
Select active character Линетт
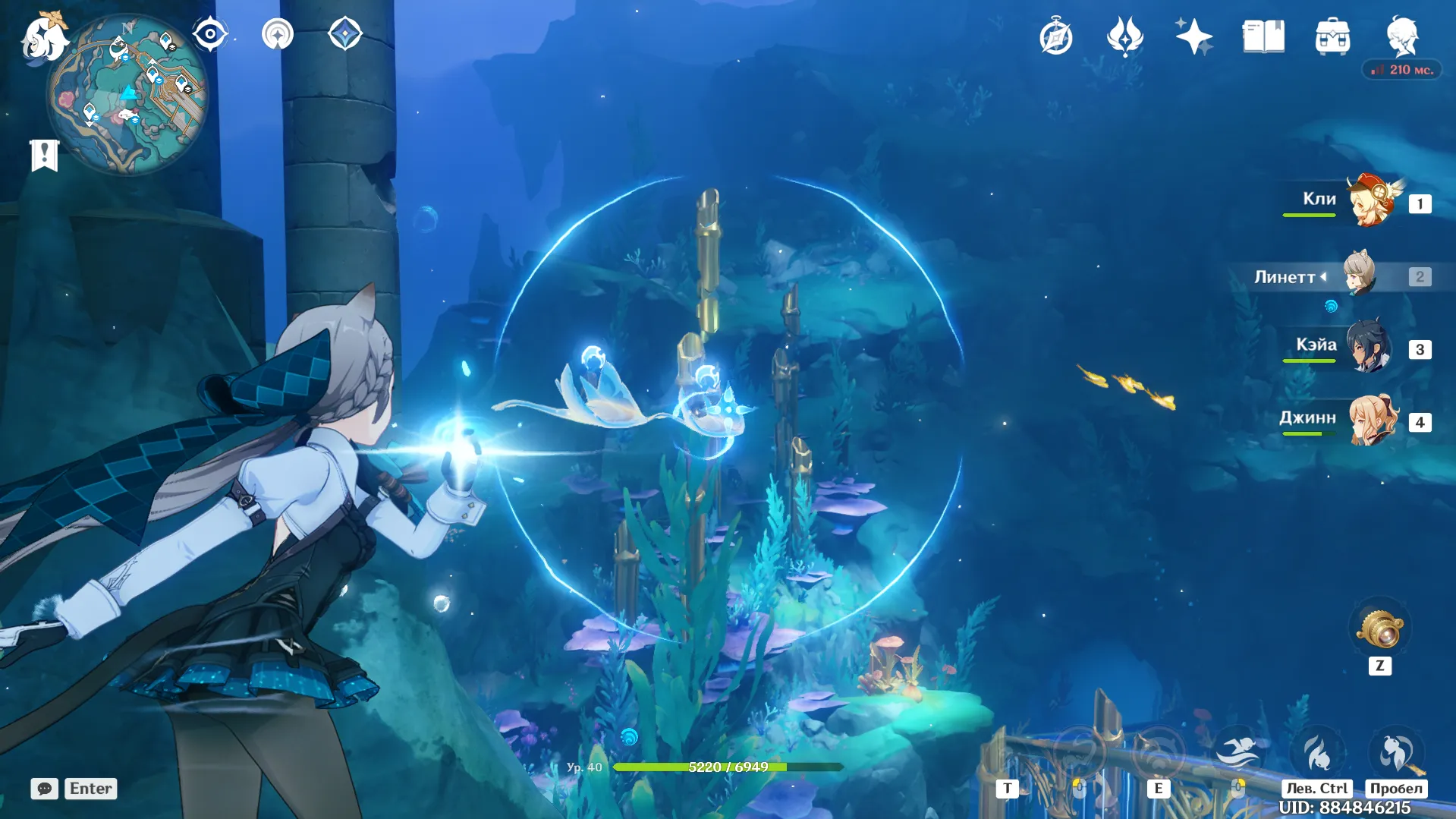(1360, 275)
